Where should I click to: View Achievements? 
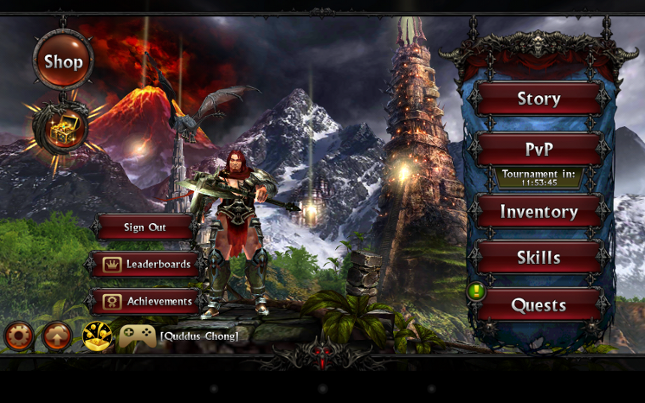click(x=147, y=301)
